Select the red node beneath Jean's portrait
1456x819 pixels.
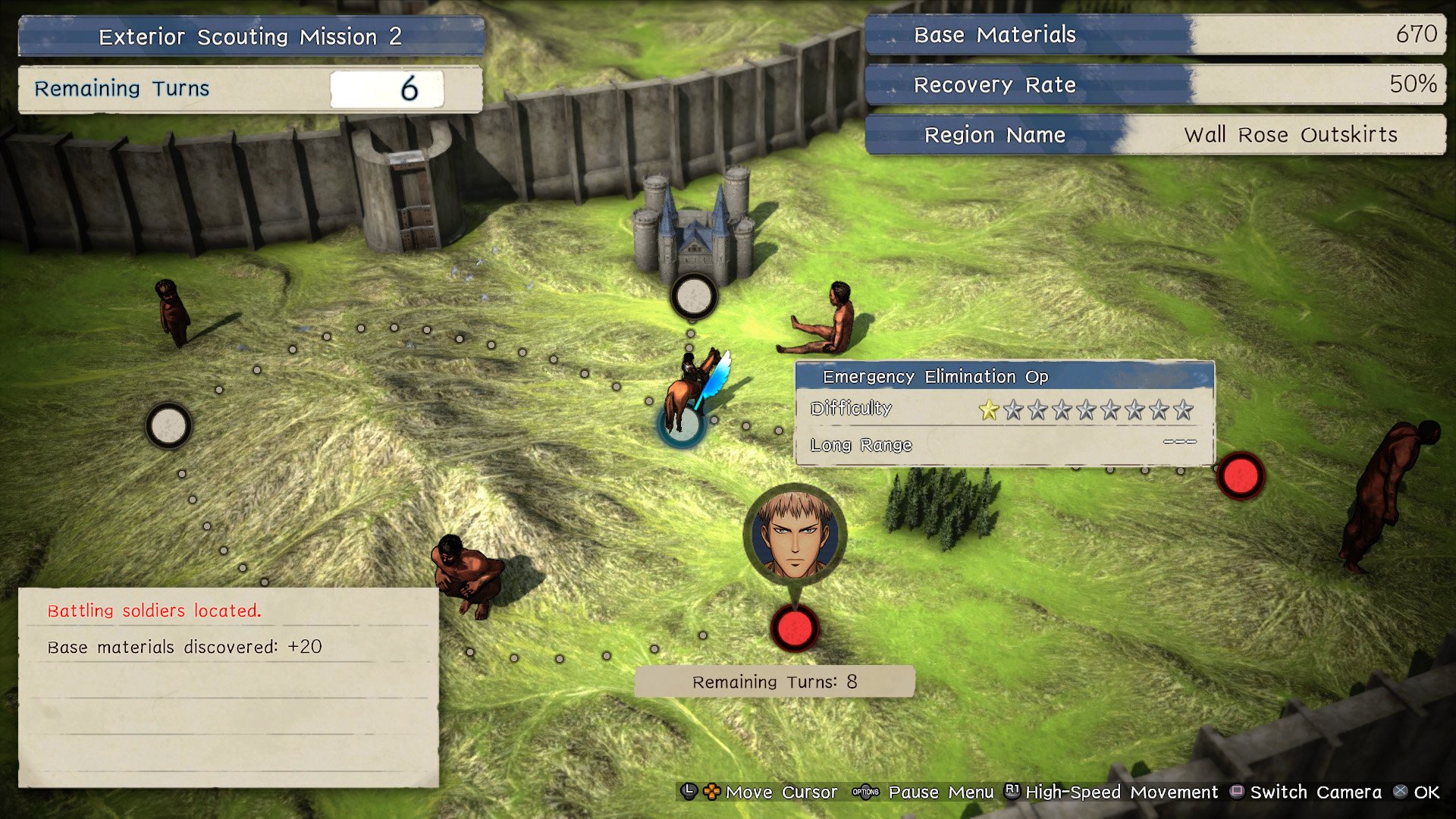794,629
